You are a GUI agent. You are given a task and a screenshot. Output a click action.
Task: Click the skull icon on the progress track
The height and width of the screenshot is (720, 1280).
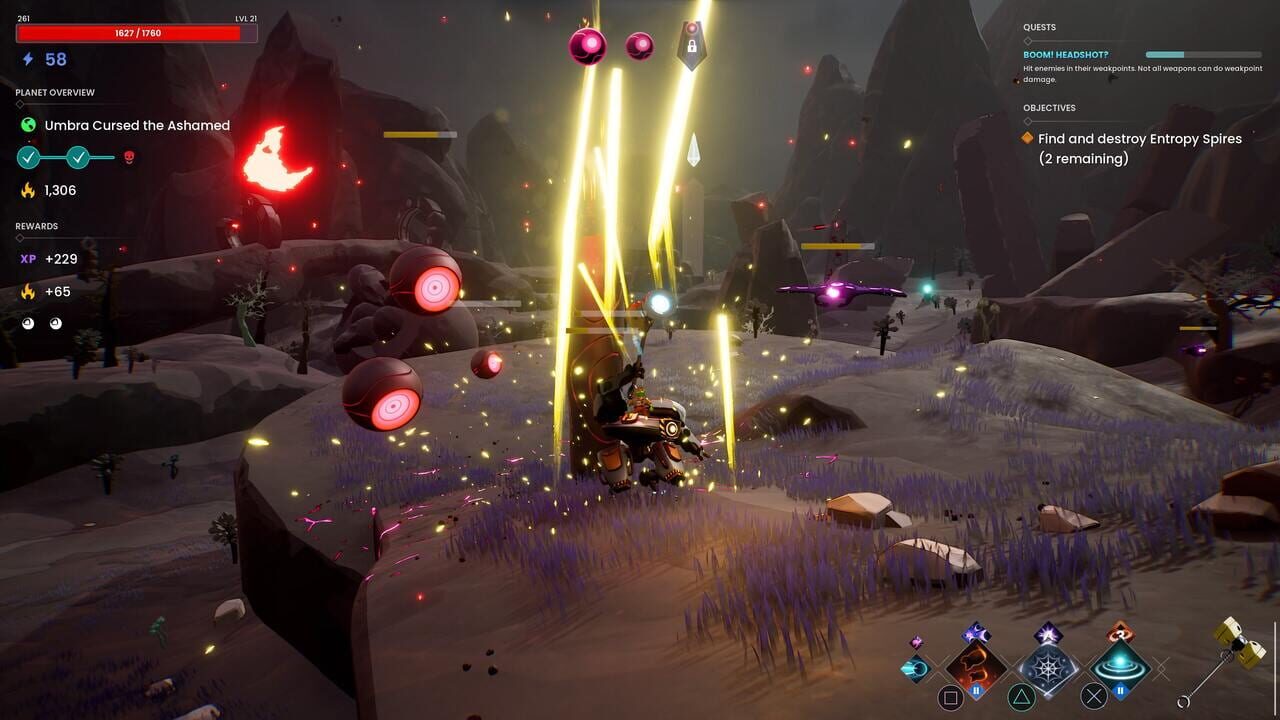129,157
